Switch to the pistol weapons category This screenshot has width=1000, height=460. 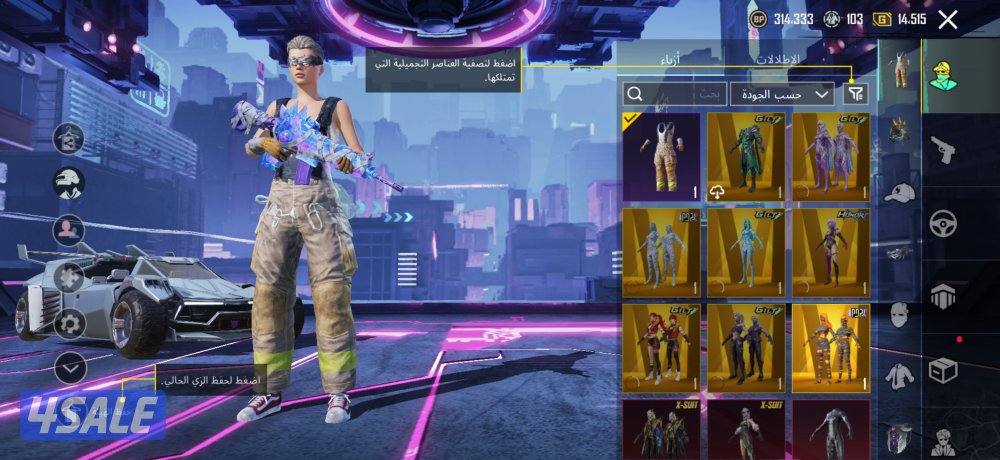(942, 150)
